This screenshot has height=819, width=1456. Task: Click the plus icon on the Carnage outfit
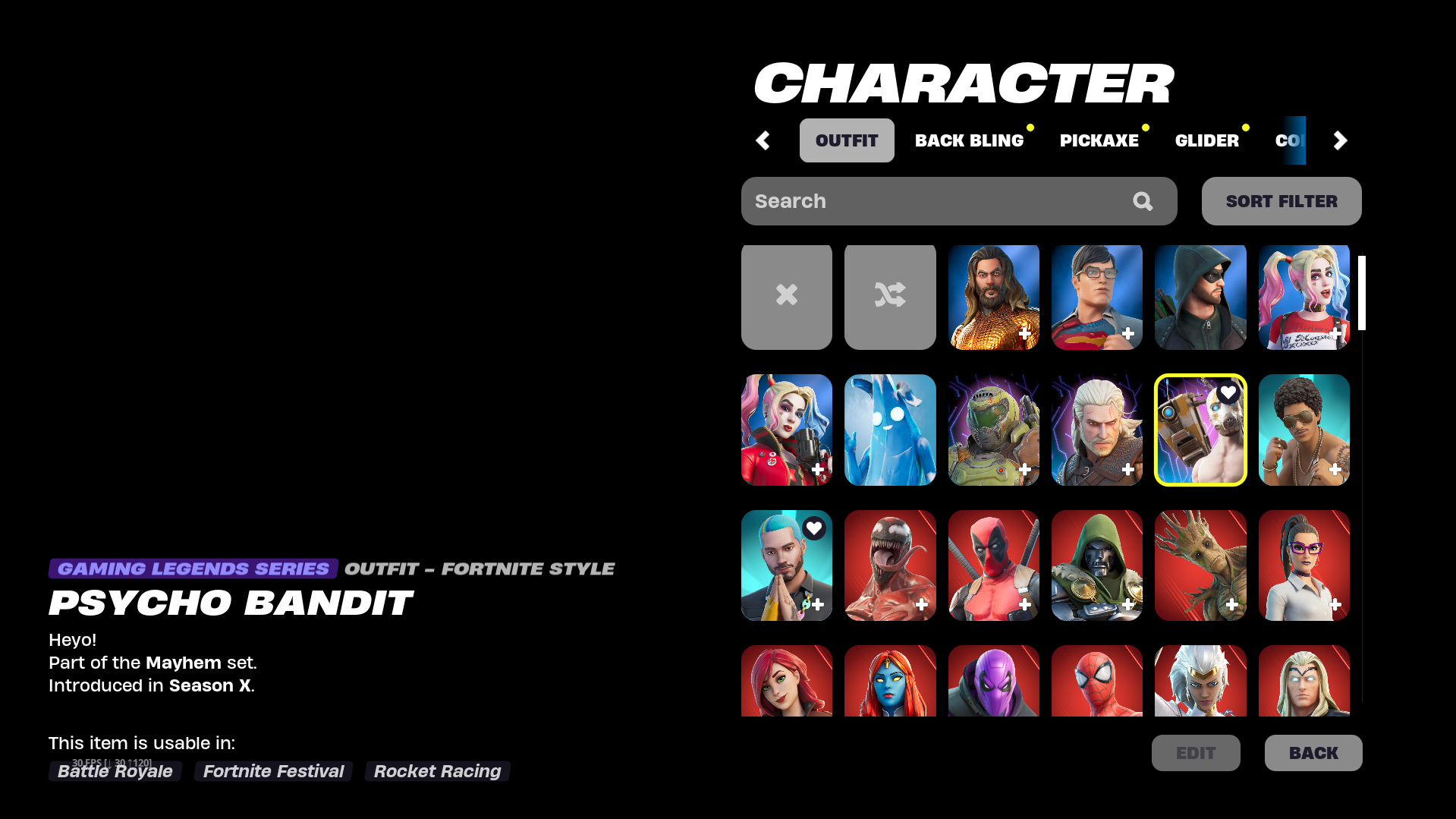point(922,604)
